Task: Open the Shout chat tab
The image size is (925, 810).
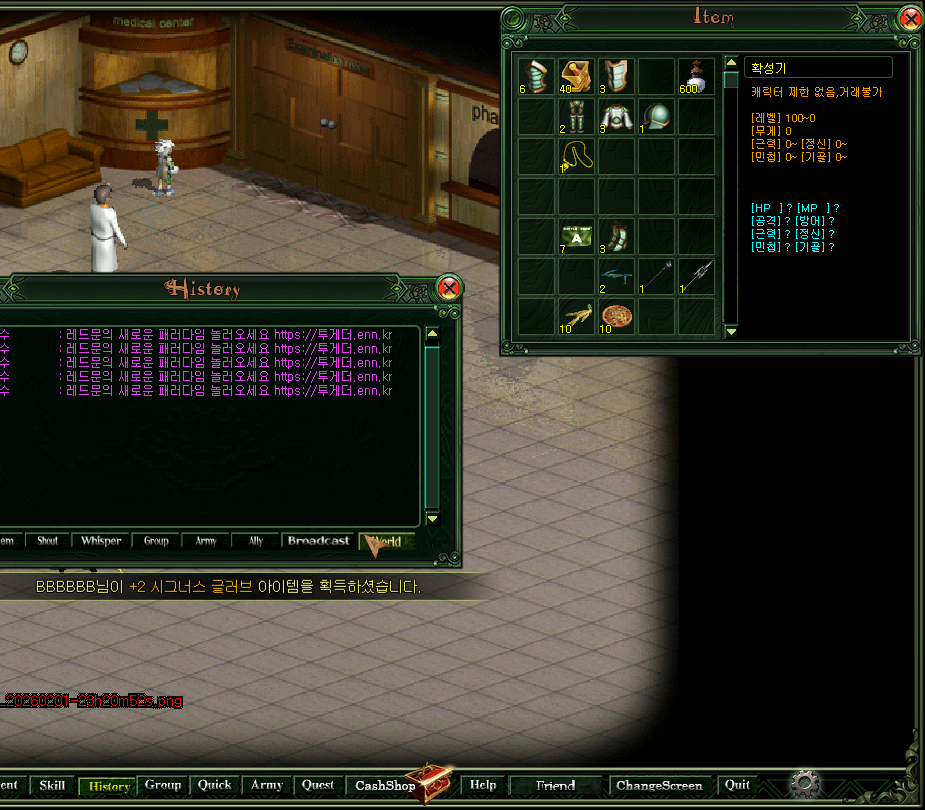Action: [x=47, y=541]
